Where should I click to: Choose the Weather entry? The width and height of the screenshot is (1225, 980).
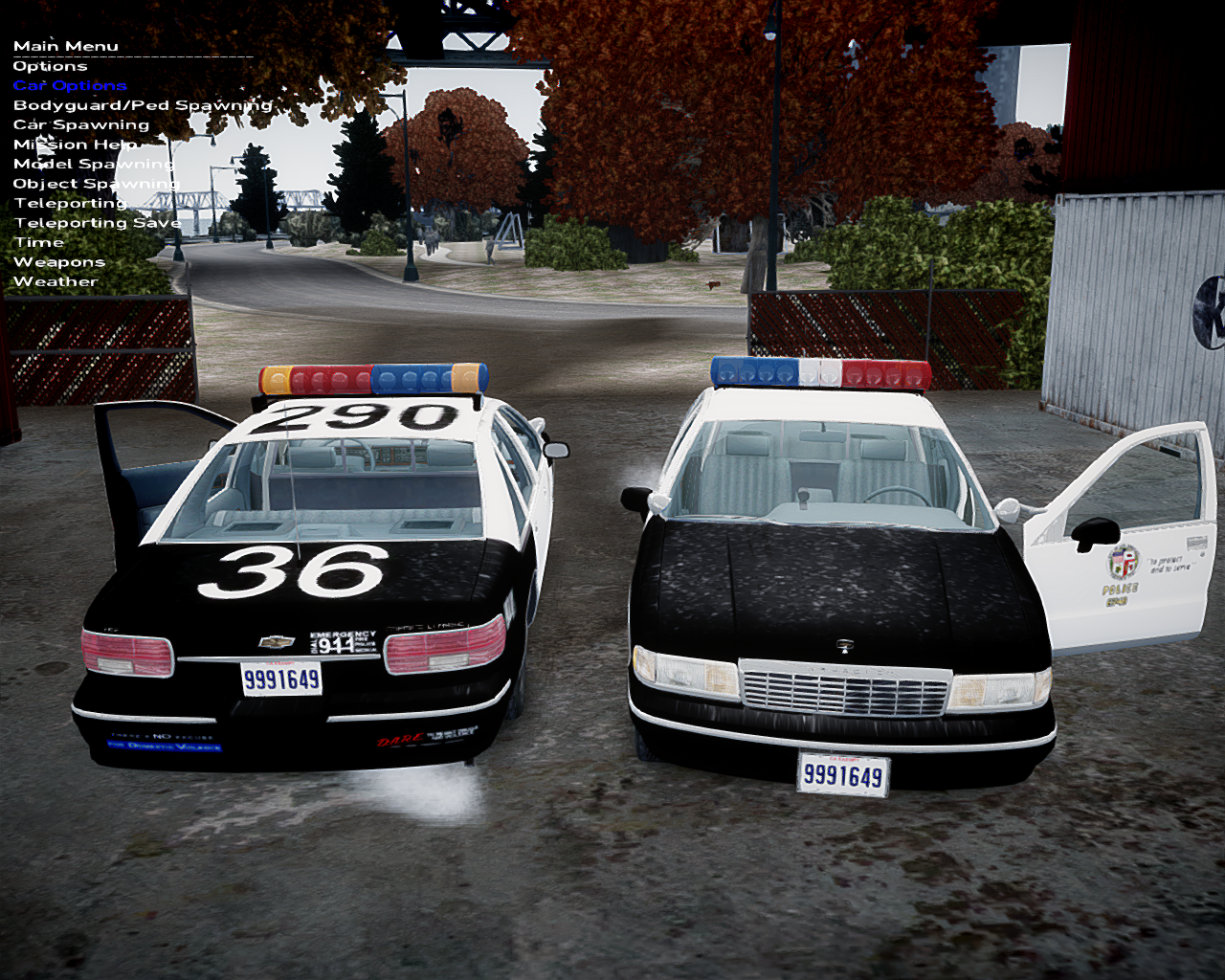coord(56,282)
